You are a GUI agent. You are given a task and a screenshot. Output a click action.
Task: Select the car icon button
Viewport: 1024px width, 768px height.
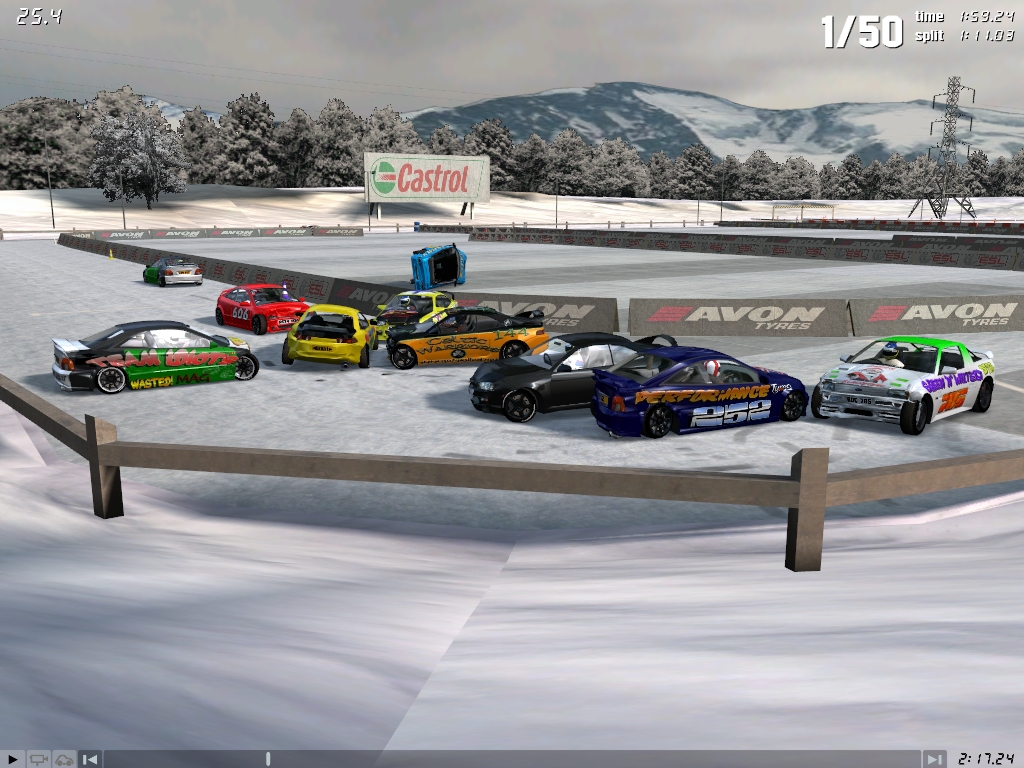(64, 759)
